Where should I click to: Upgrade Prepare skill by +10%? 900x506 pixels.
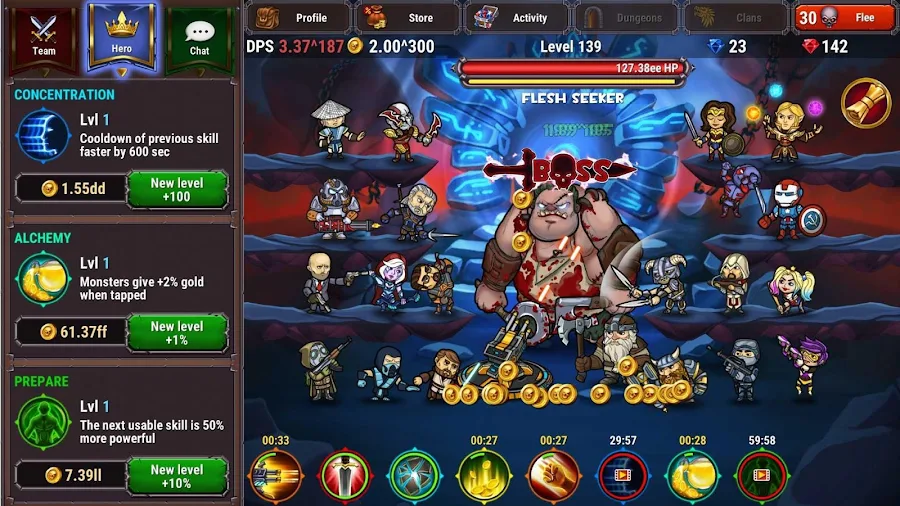pos(177,475)
